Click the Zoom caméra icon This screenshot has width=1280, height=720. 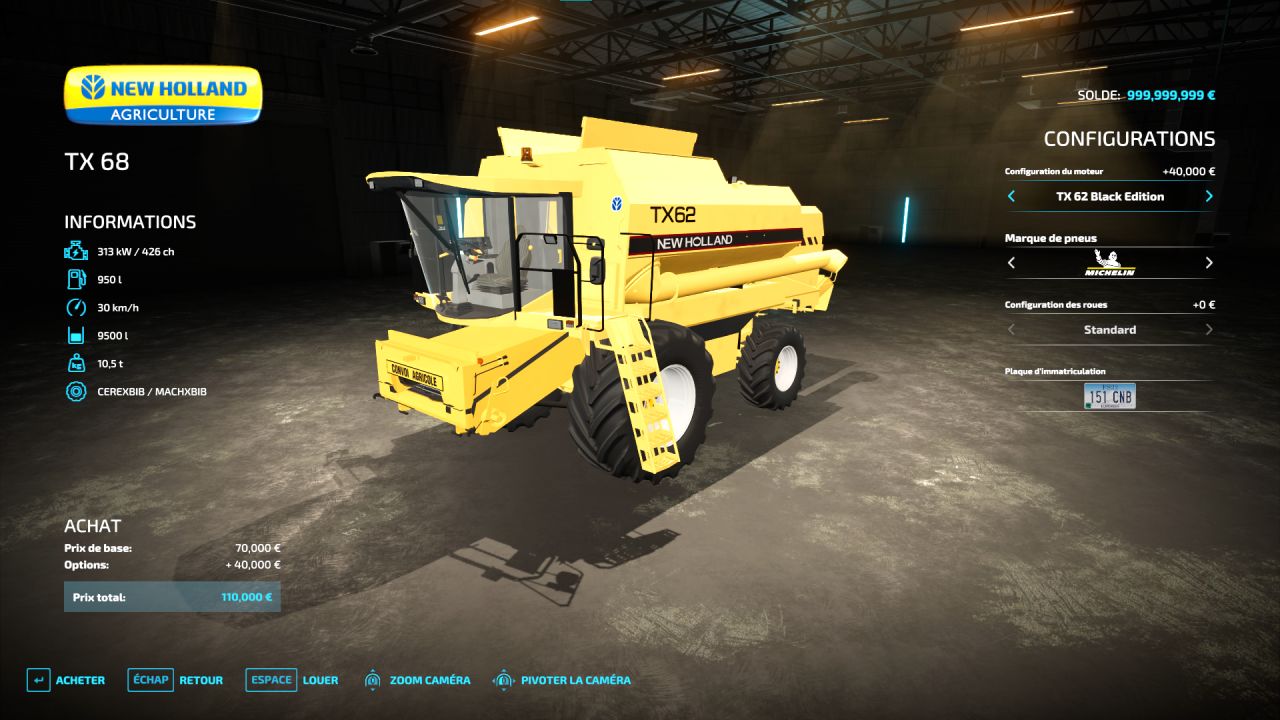[x=373, y=679]
